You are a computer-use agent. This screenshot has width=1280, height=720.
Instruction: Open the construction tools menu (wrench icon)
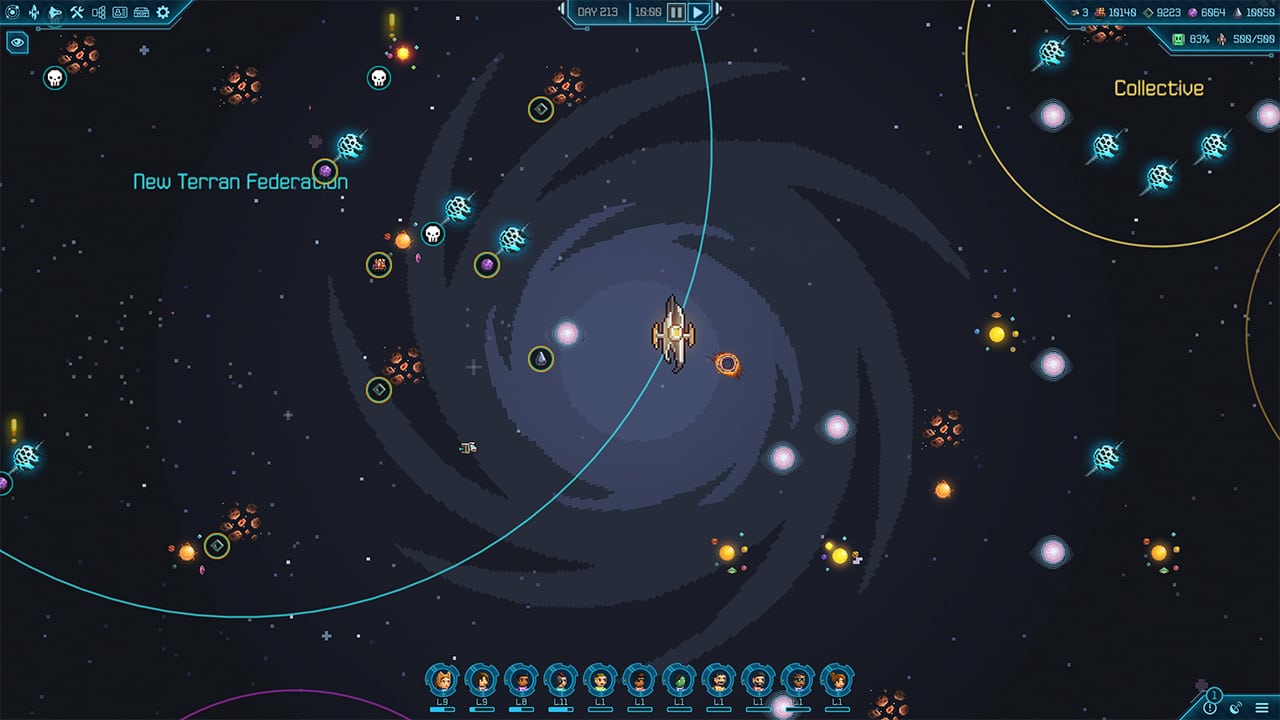point(76,12)
